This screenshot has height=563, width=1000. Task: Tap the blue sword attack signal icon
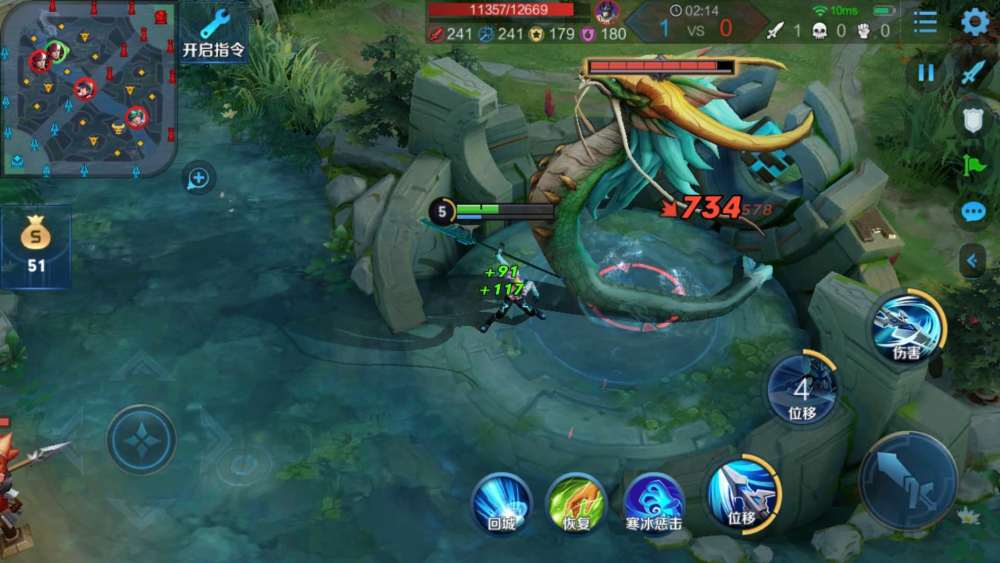pyautogui.click(x=973, y=72)
